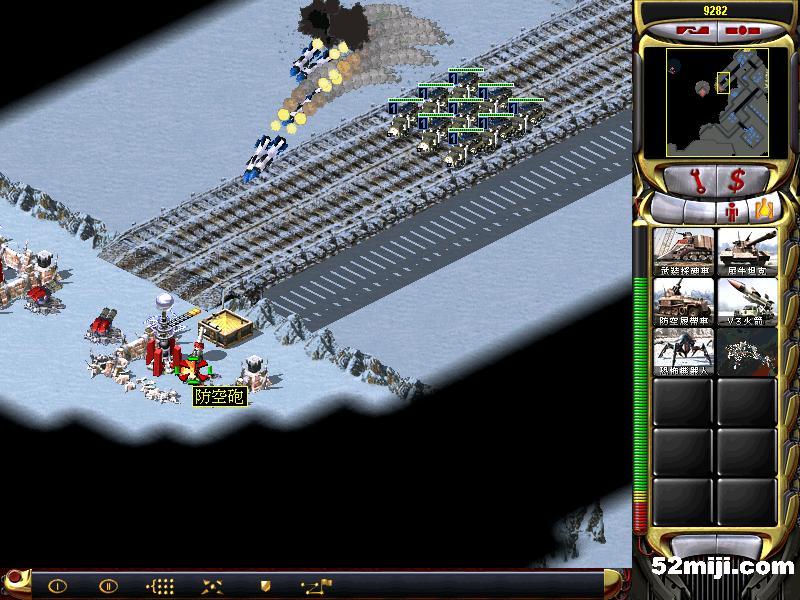This screenshot has width=800, height=600.
Task: Switch to the infantry production tab
Action: click(732, 211)
